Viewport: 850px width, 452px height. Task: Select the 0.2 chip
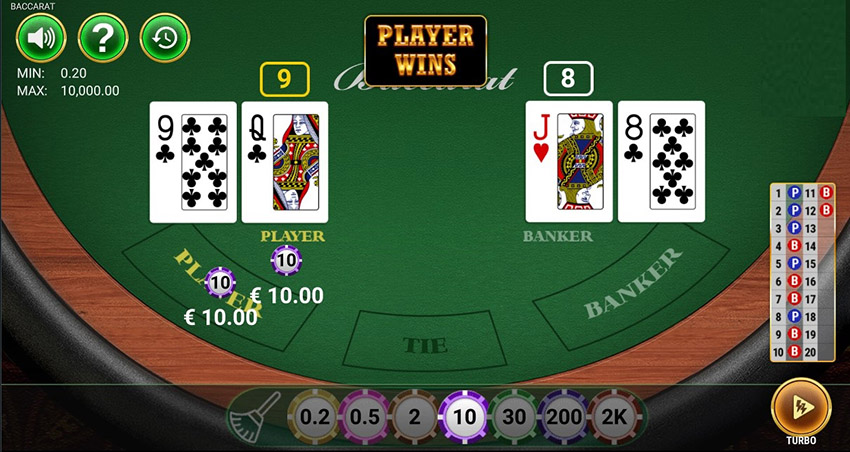click(x=313, y=416)
